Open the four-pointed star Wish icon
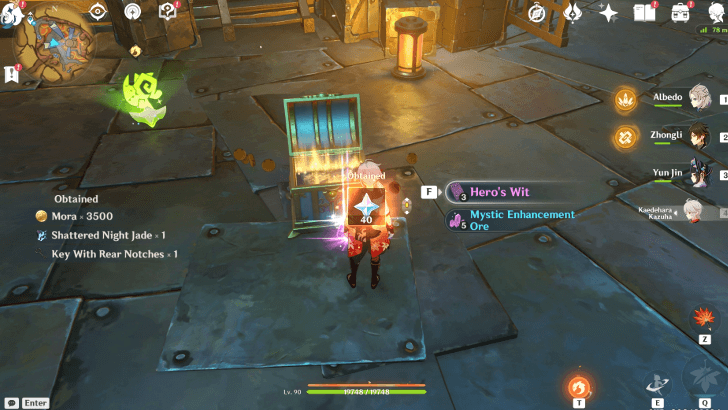Viewport: 728px width, 410px height. (607, 12)
